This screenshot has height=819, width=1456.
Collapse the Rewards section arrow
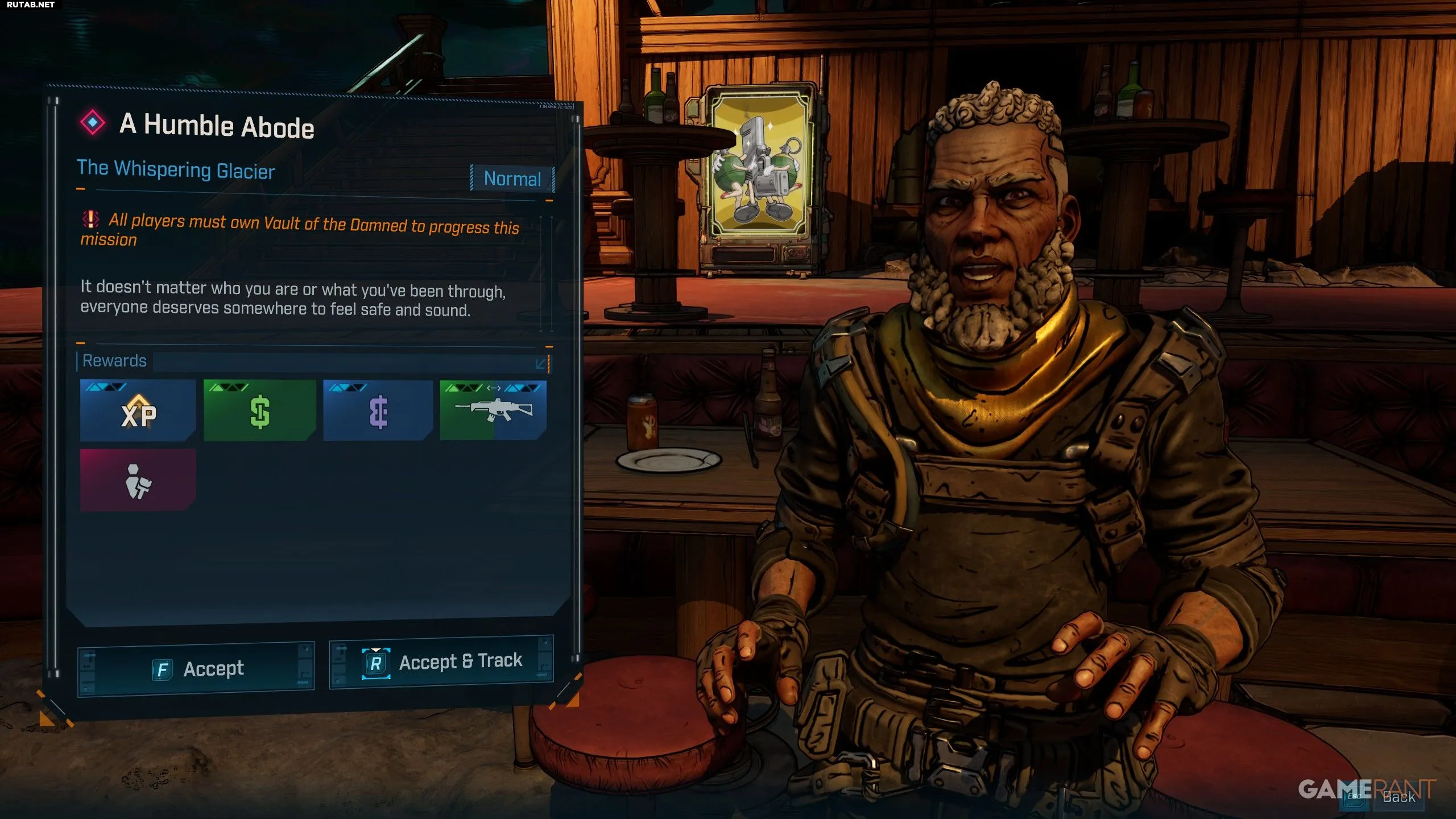541,363
